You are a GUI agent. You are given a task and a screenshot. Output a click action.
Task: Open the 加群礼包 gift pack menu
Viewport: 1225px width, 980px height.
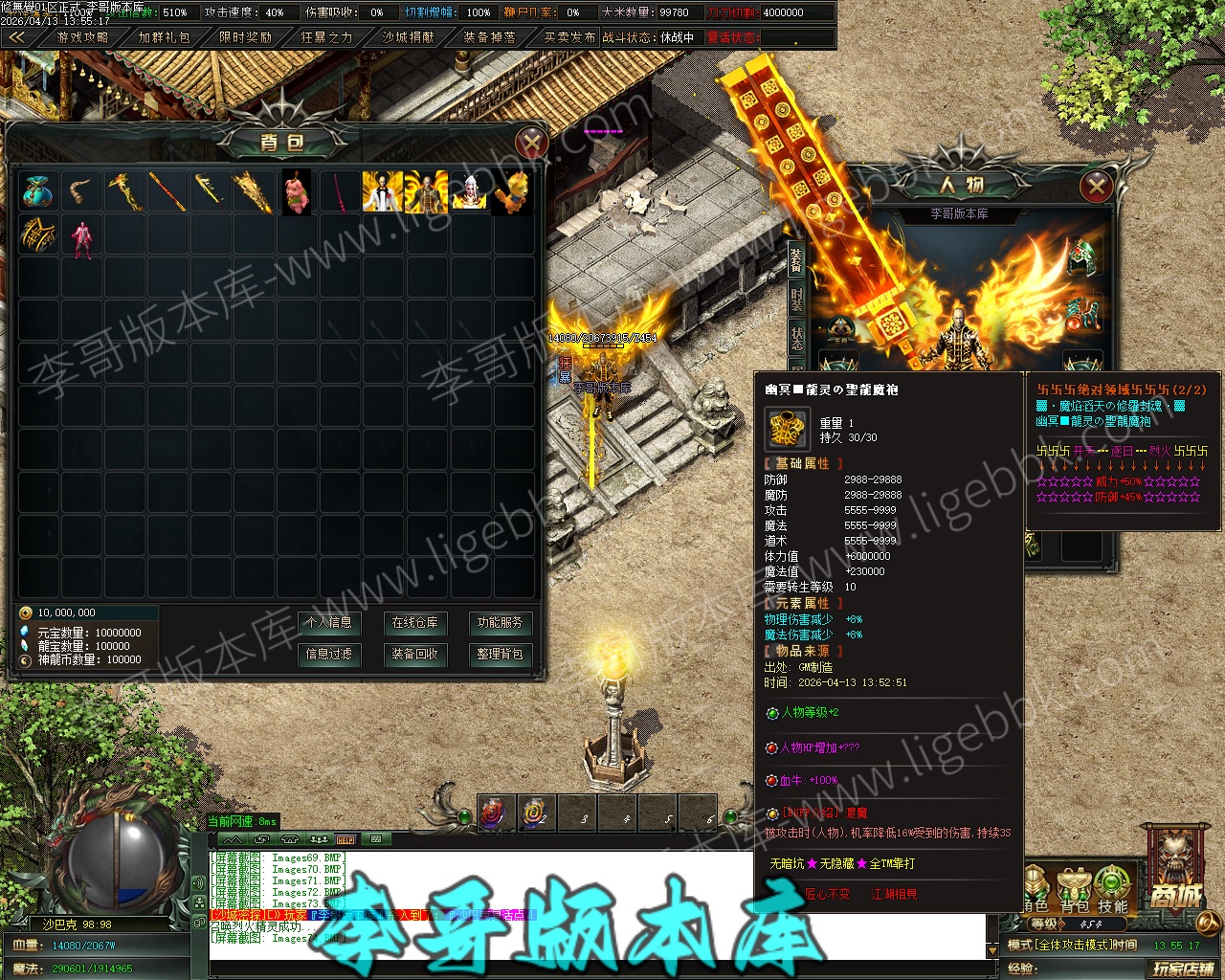pos(164,37)
